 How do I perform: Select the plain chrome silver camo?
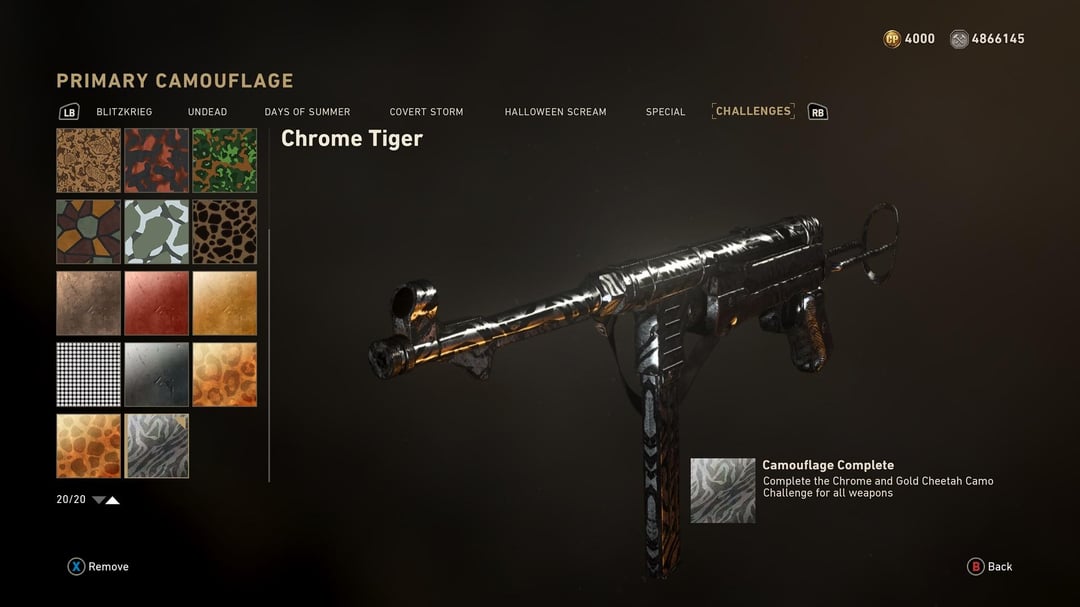tap(156, 374)
